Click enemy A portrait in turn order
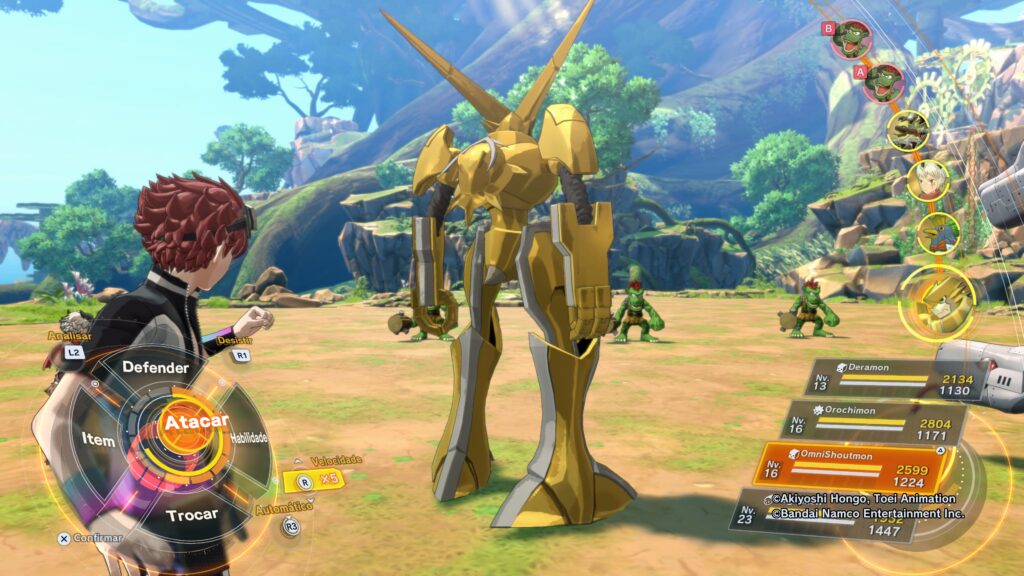Screen dimensions: 1024x576 (x=884, y=83)
